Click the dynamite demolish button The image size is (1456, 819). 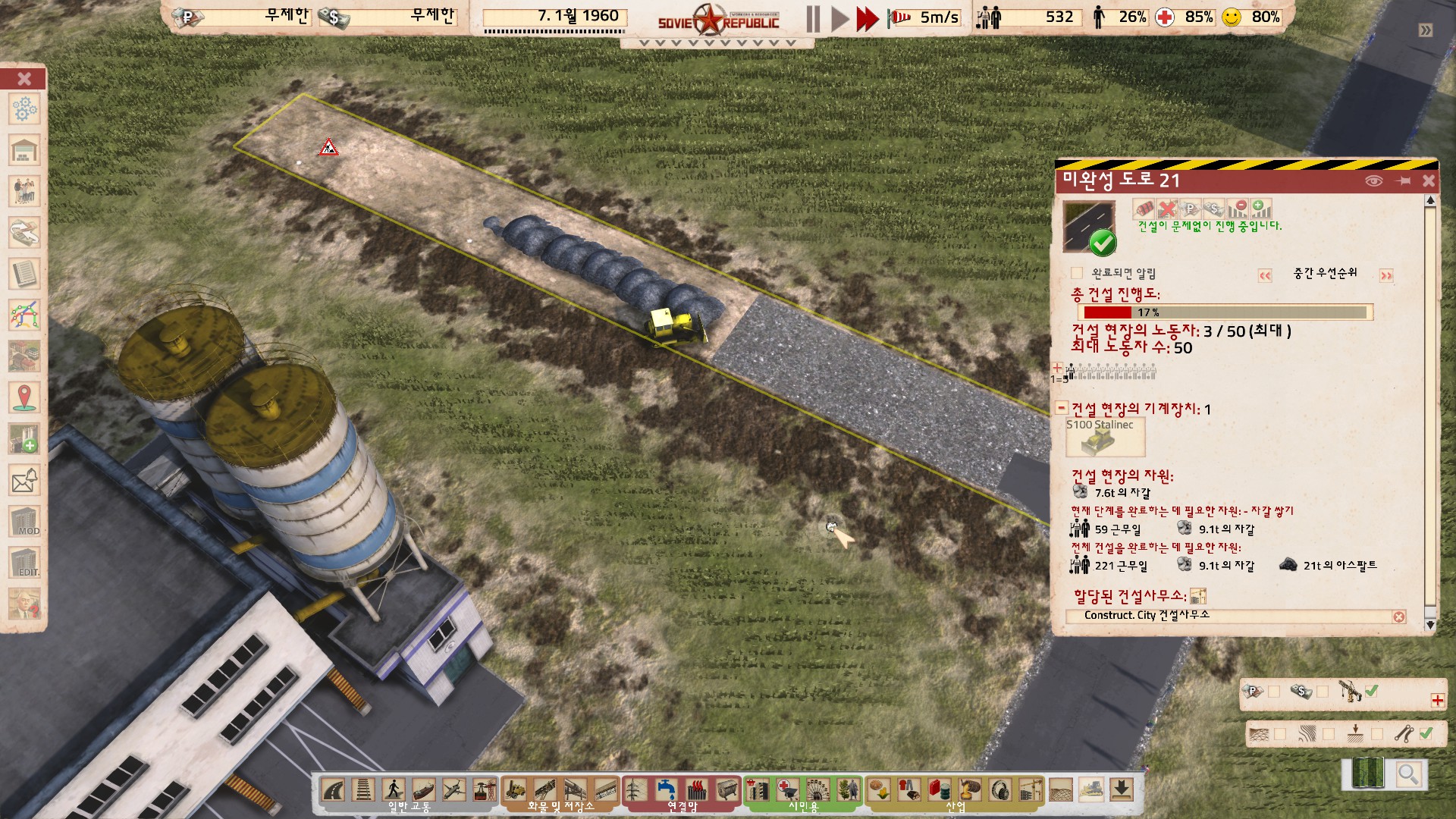1144,209
